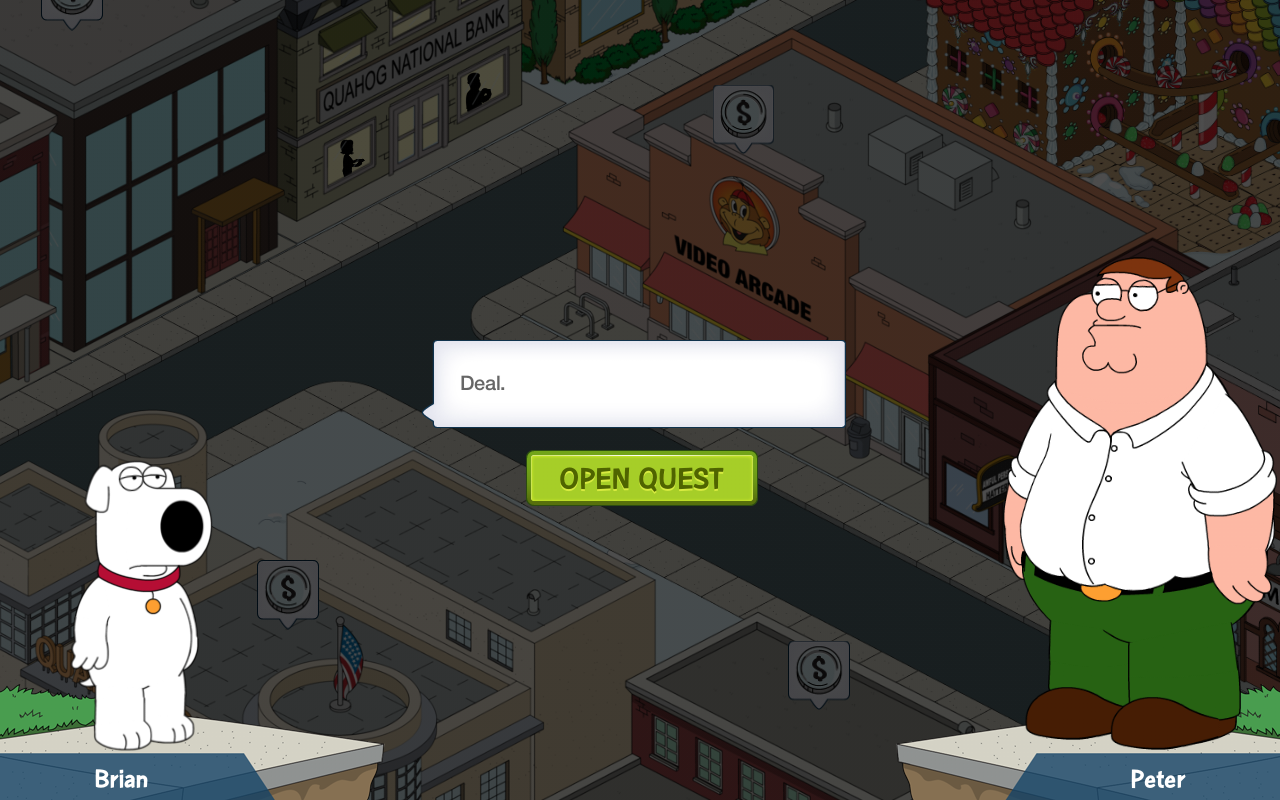Tap the "Deal." dialogue speech bubble
The image size is (1280, 800).
[639, 384]
